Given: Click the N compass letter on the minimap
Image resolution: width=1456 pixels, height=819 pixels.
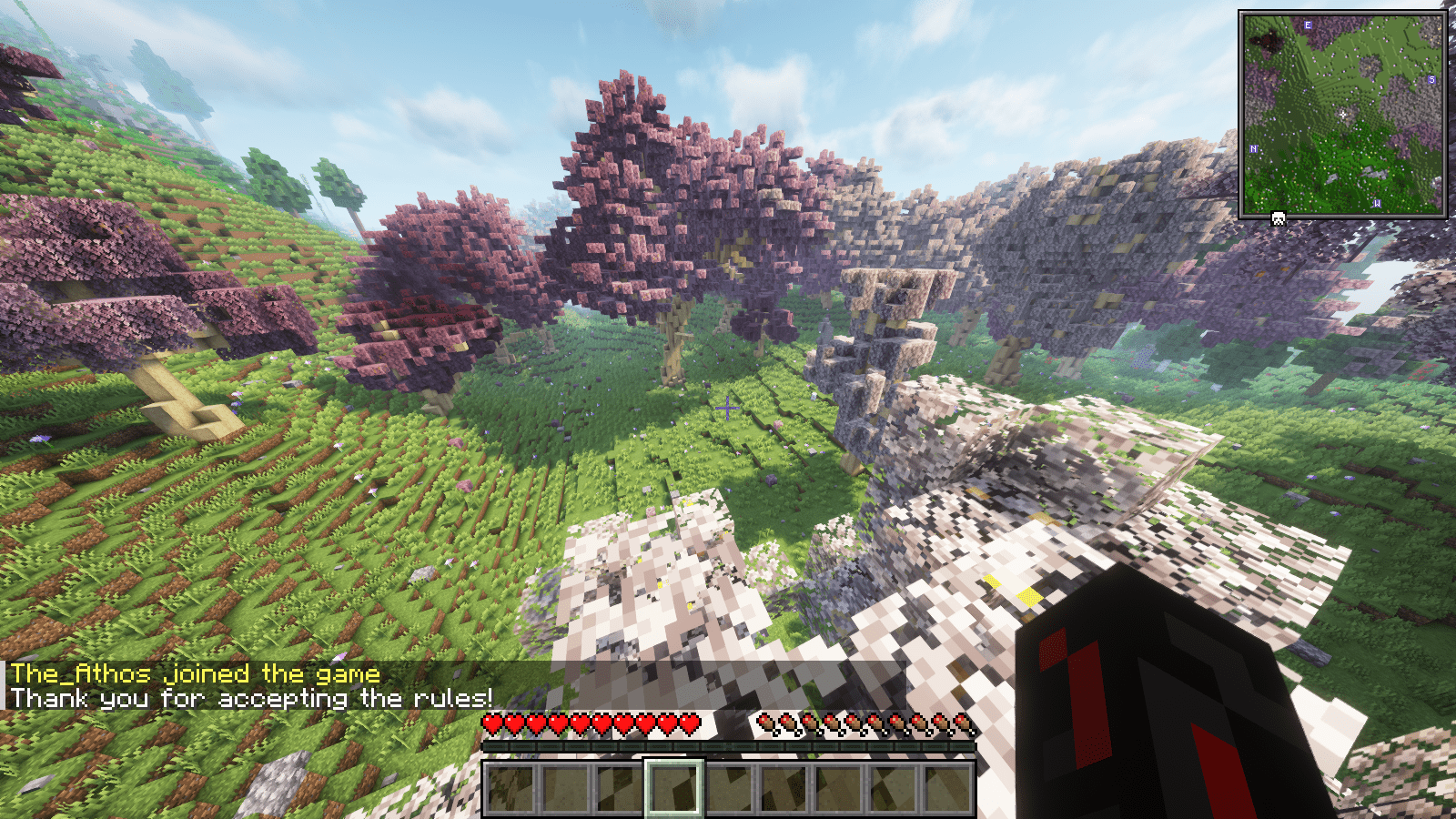Looking at the screenshot, I should point(1254,148).
